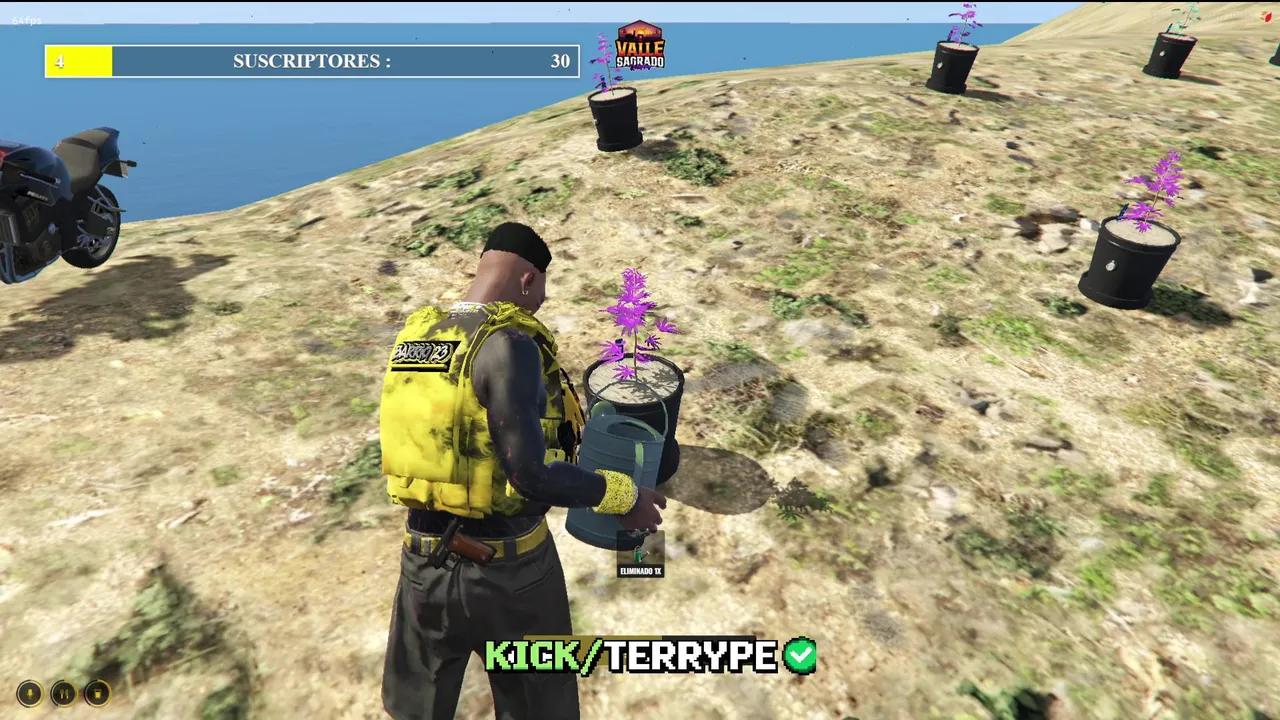The width and height of the screenshot is (1280, 720).
Task: Click the yellow progress segment showing 4
Action: [78, 61]
